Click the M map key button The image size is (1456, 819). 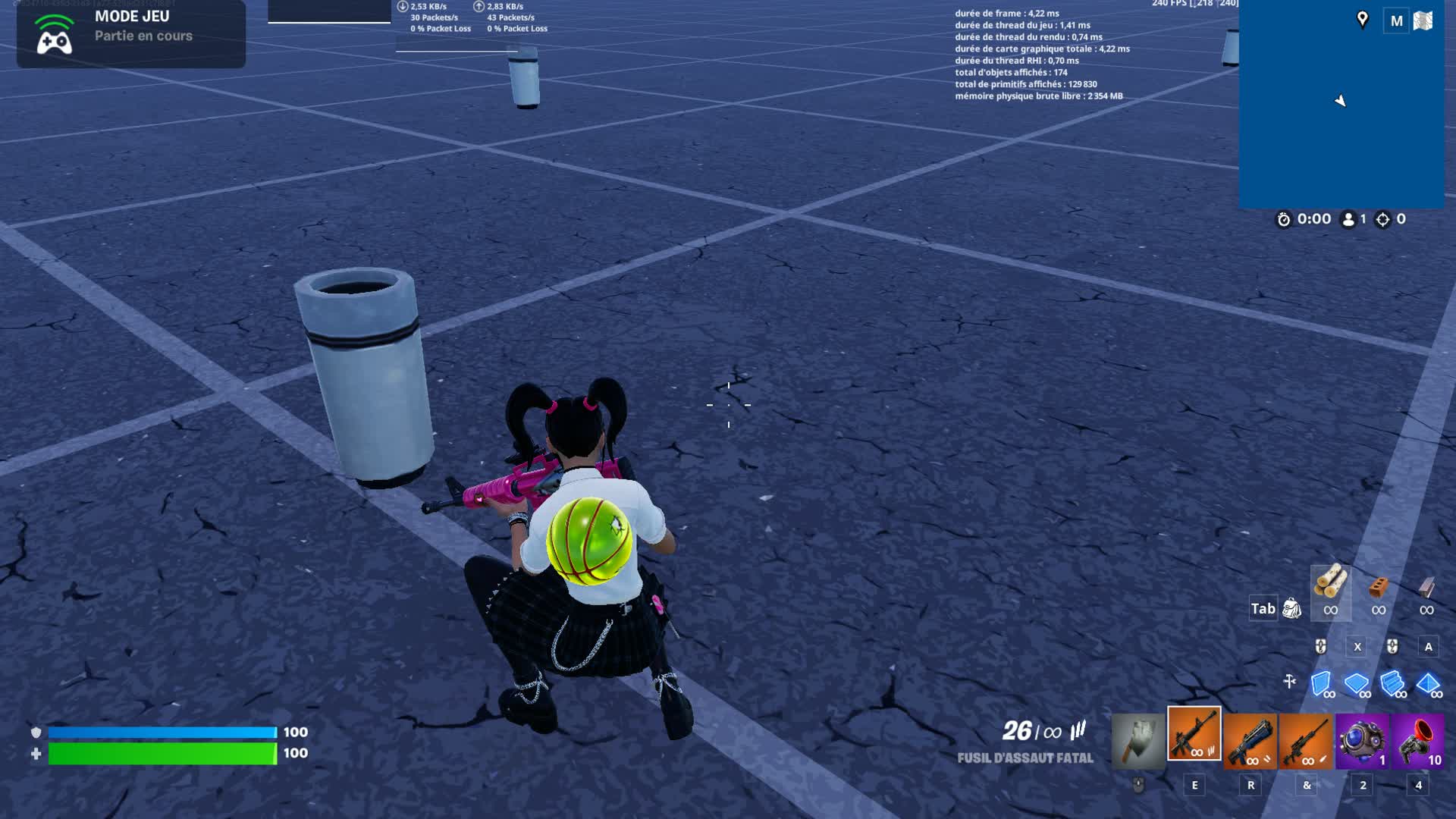pos(1395,20)
